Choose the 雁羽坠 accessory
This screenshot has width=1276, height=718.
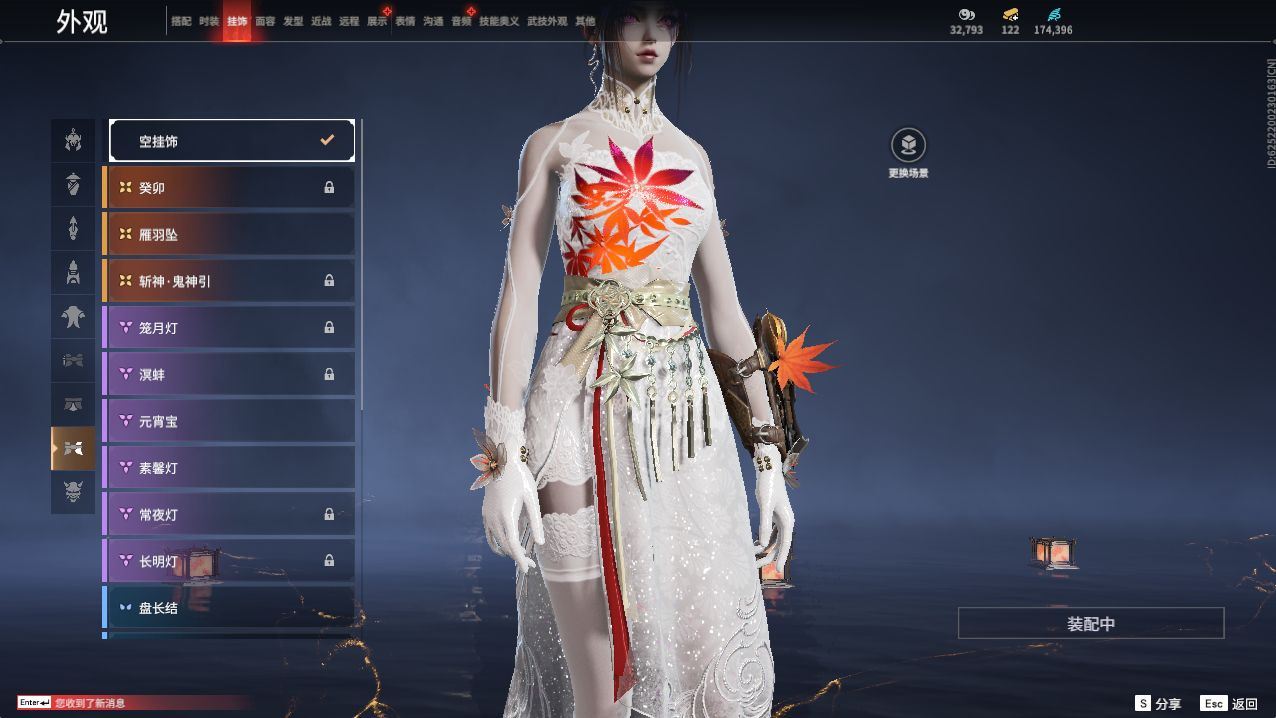coord(230,234)
